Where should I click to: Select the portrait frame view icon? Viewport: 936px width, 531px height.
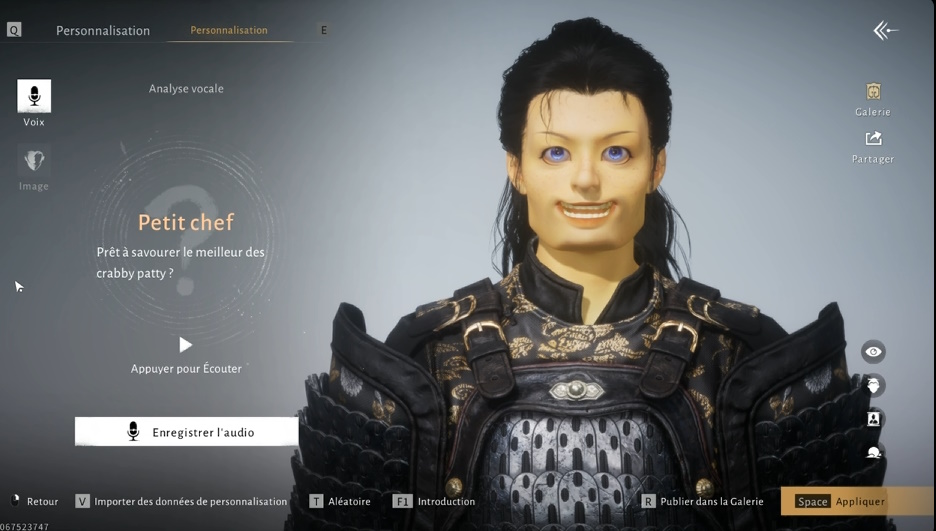873,419
